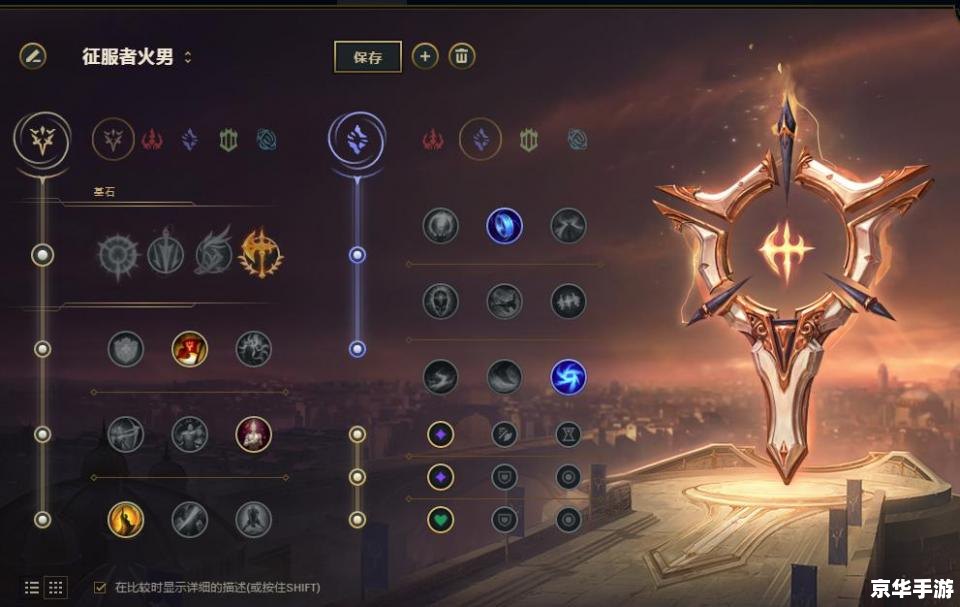Pick the Fleet Footwork keystone
This screenshot has width=960, height=607.
click(213, 254)
